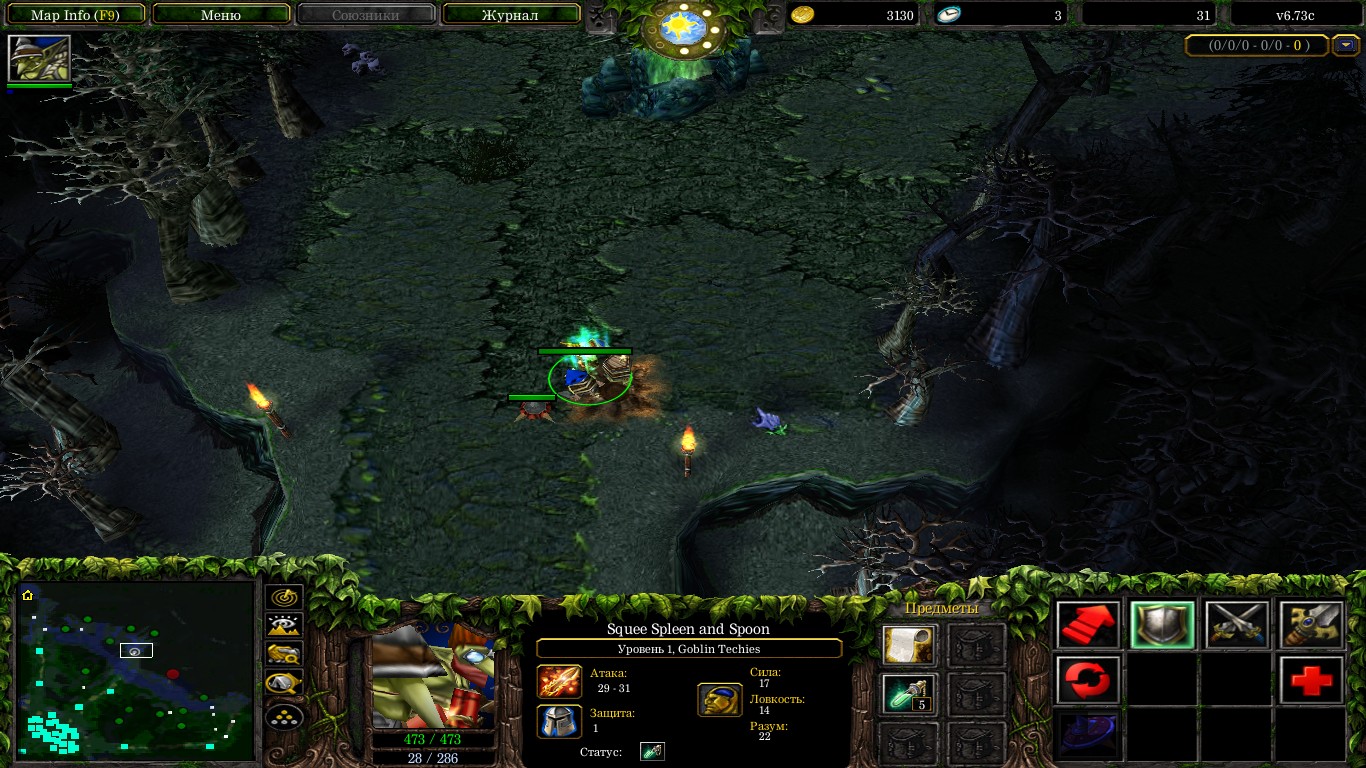
Task: Open the Map Info (F9) panel
Action: pyautogui.click(x=75, y=15)
